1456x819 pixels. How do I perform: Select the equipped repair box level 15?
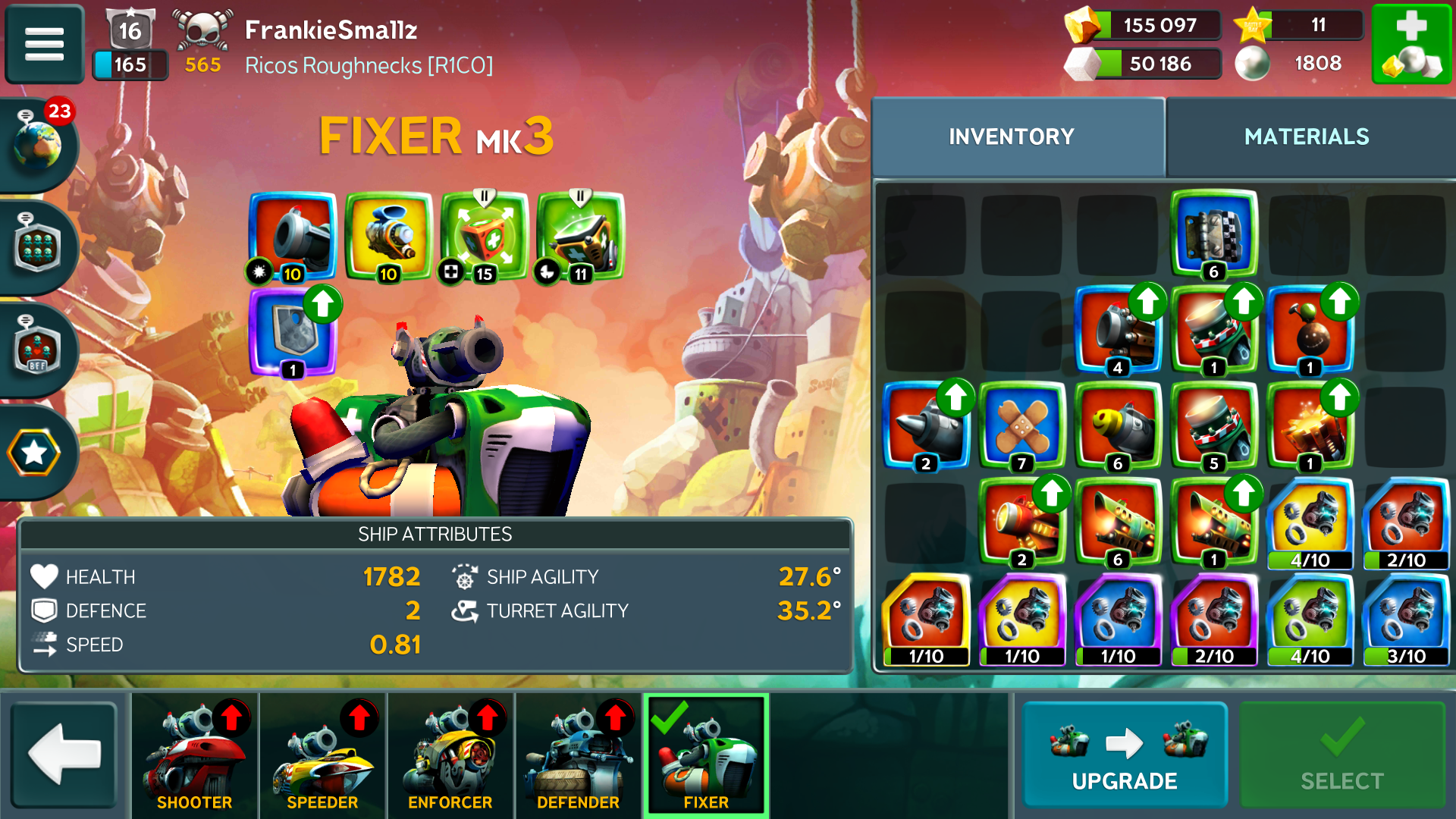(485, 237)
